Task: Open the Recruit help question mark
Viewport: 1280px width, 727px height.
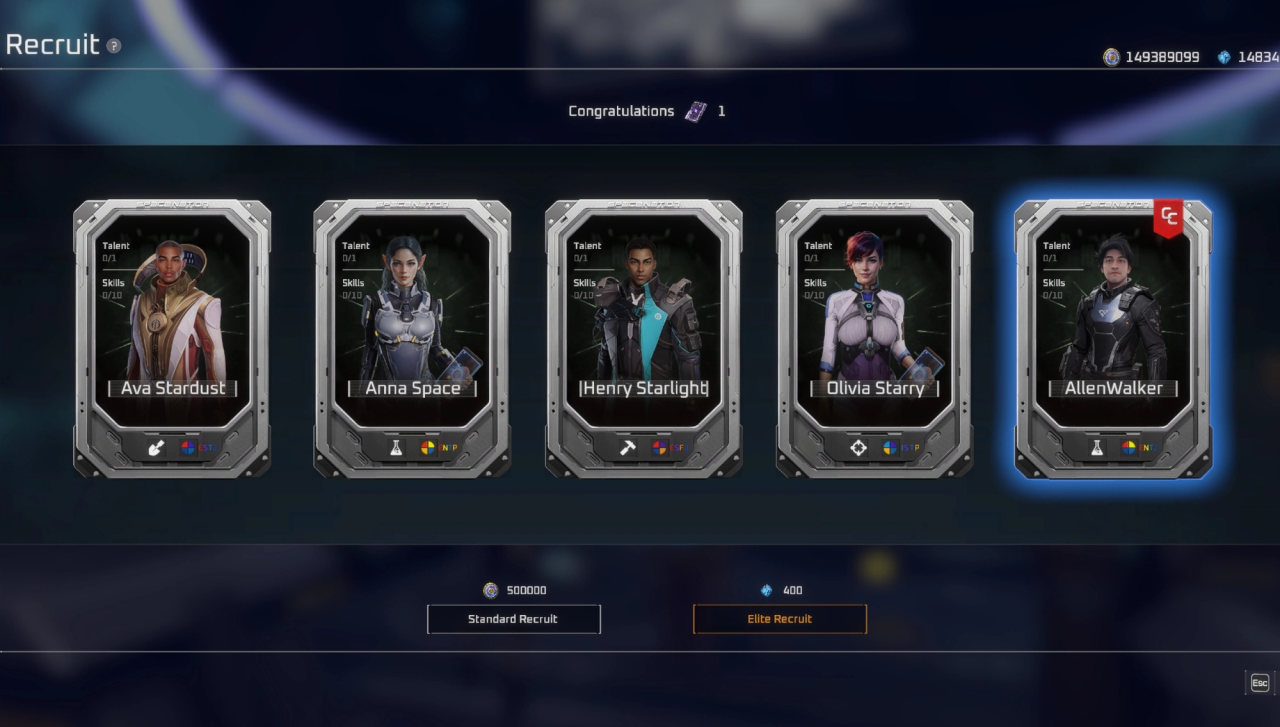Action: [x=114, y=46]
